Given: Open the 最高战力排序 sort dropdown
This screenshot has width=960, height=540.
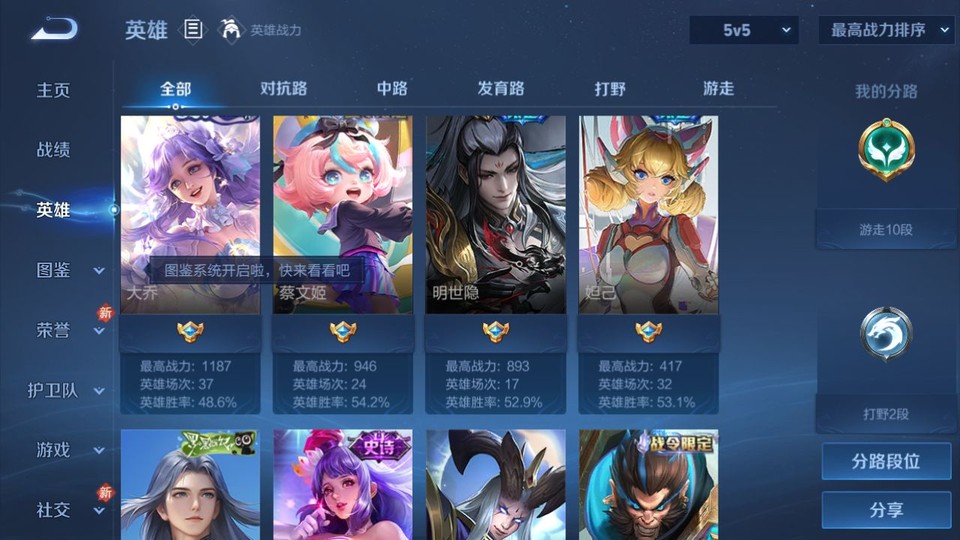Looking at the screenshot, I should (x=886, y=30).
